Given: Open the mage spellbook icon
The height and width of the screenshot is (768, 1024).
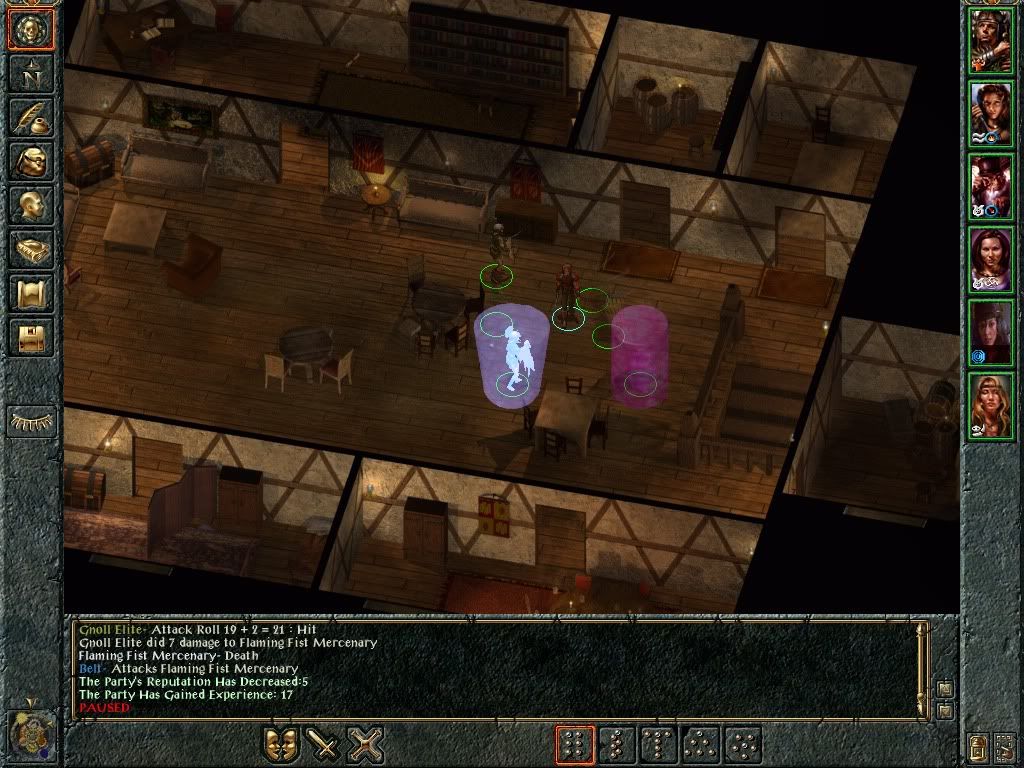Looking at the screenshot, I should (x=31, y=249).
